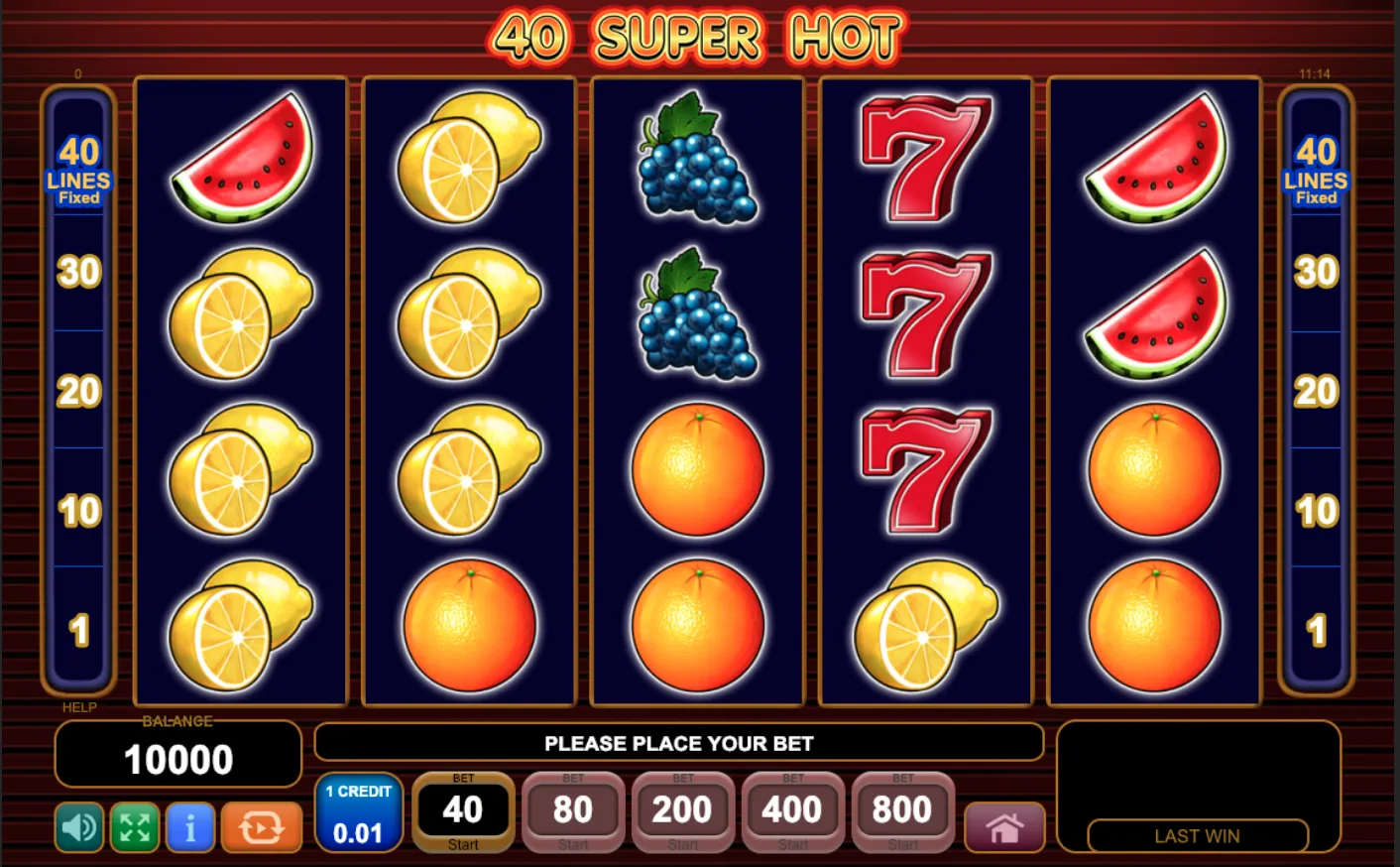Click the balance display showing 10000

pos(177,757)
